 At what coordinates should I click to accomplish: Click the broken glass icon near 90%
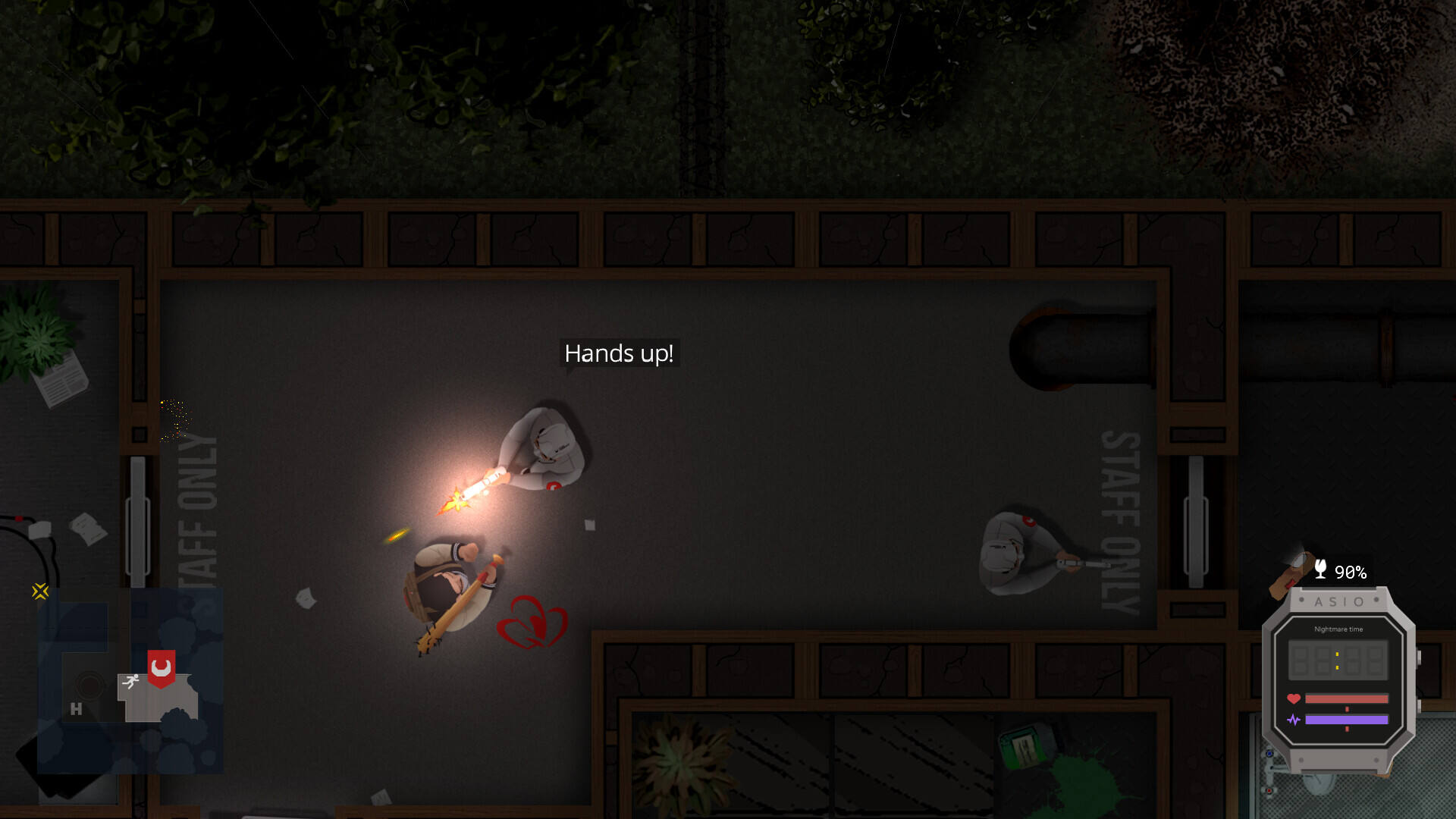pos(1320,570)
